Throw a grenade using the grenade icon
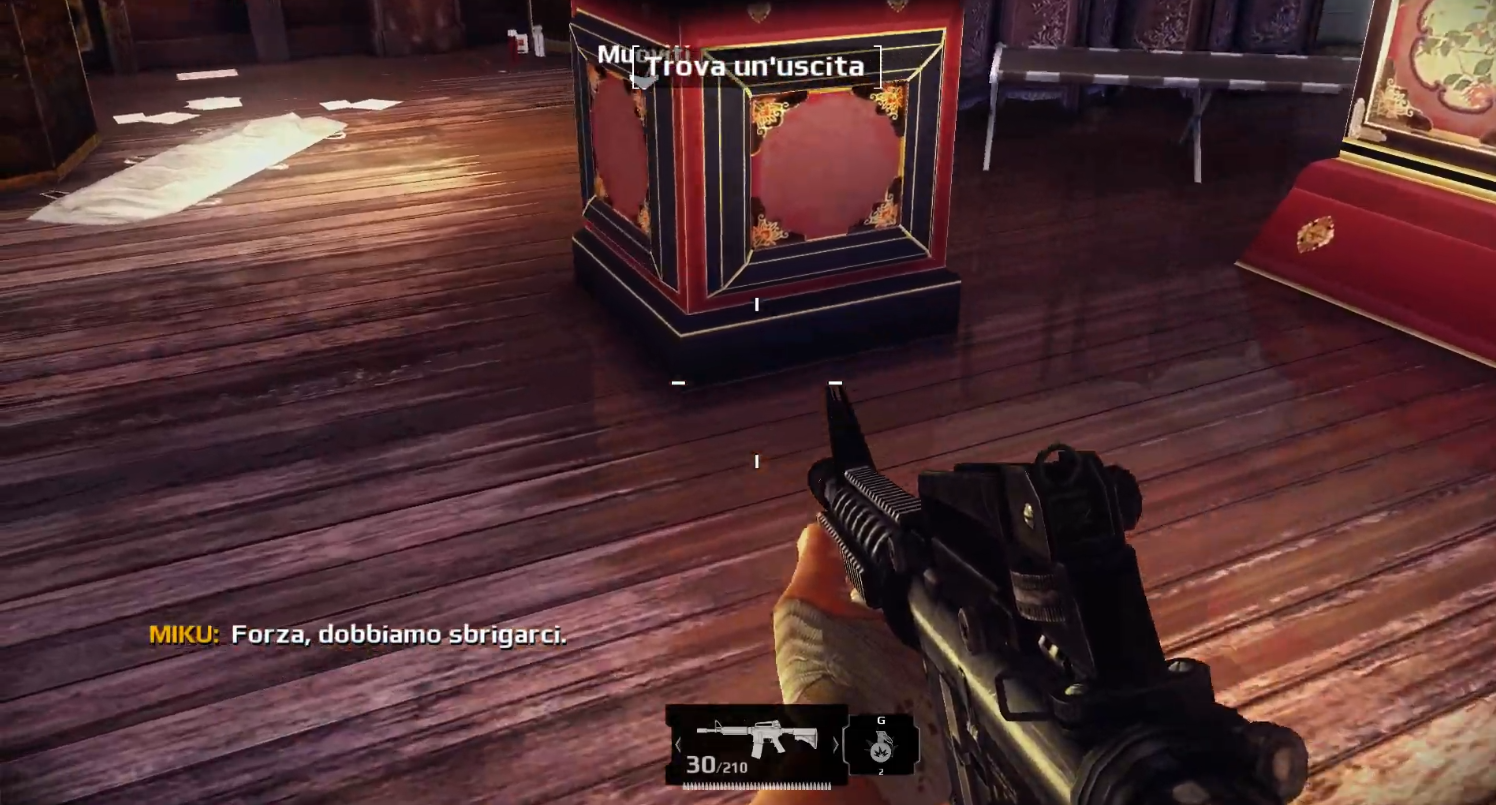Image resolution: width=1496 pixels, height=805 pixels. pos(881,745)
